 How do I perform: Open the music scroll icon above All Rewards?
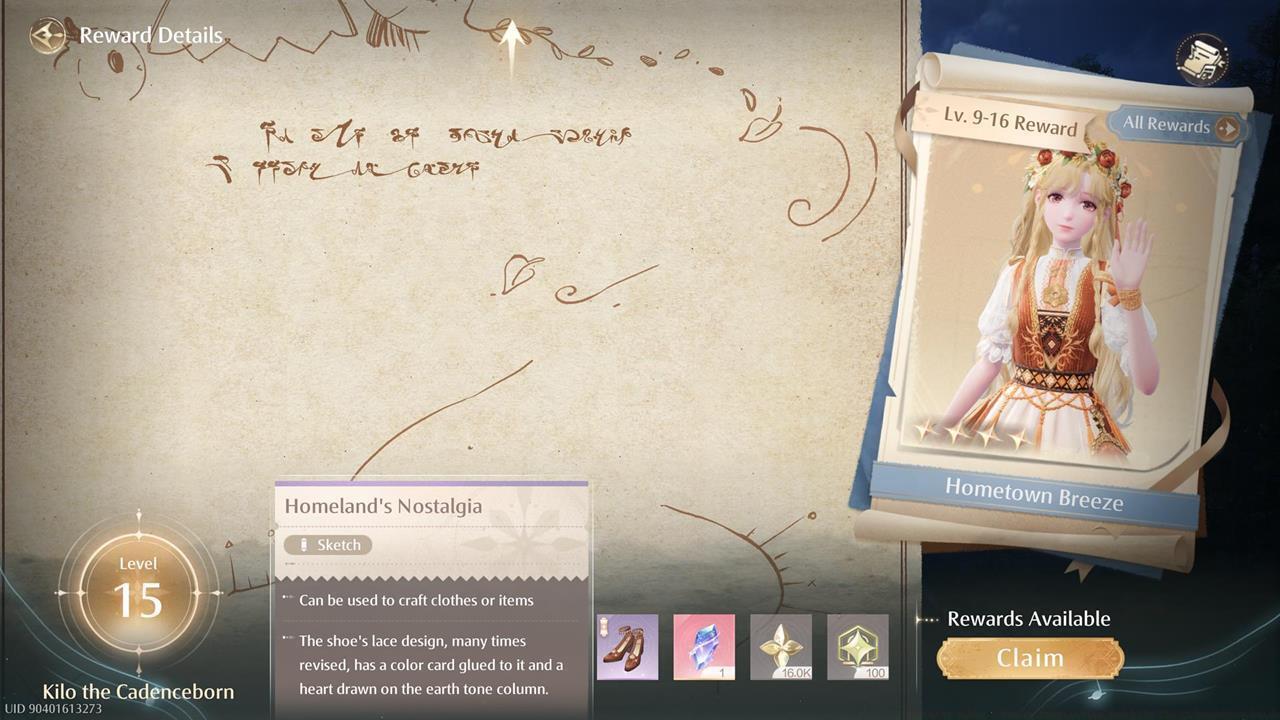(x=1204, y=60)
